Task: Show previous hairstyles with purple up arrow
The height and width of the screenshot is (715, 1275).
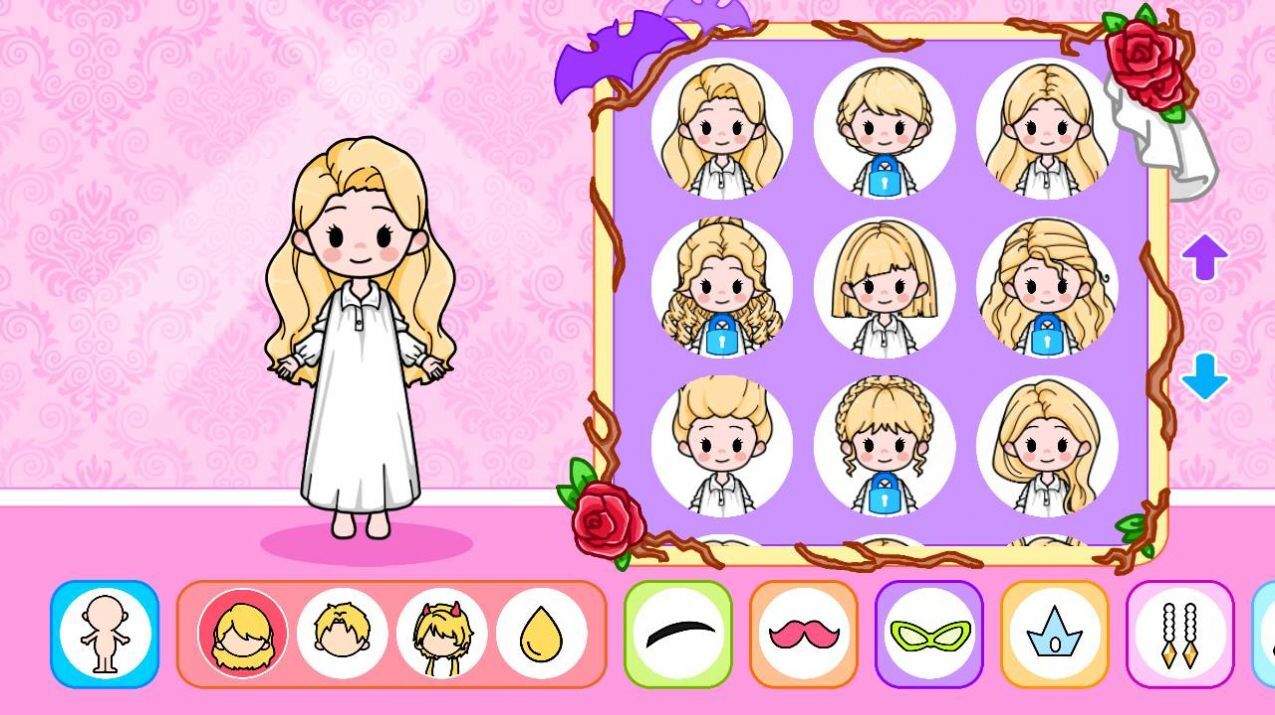Action: pyautogui.click(x=1204, y=257)
